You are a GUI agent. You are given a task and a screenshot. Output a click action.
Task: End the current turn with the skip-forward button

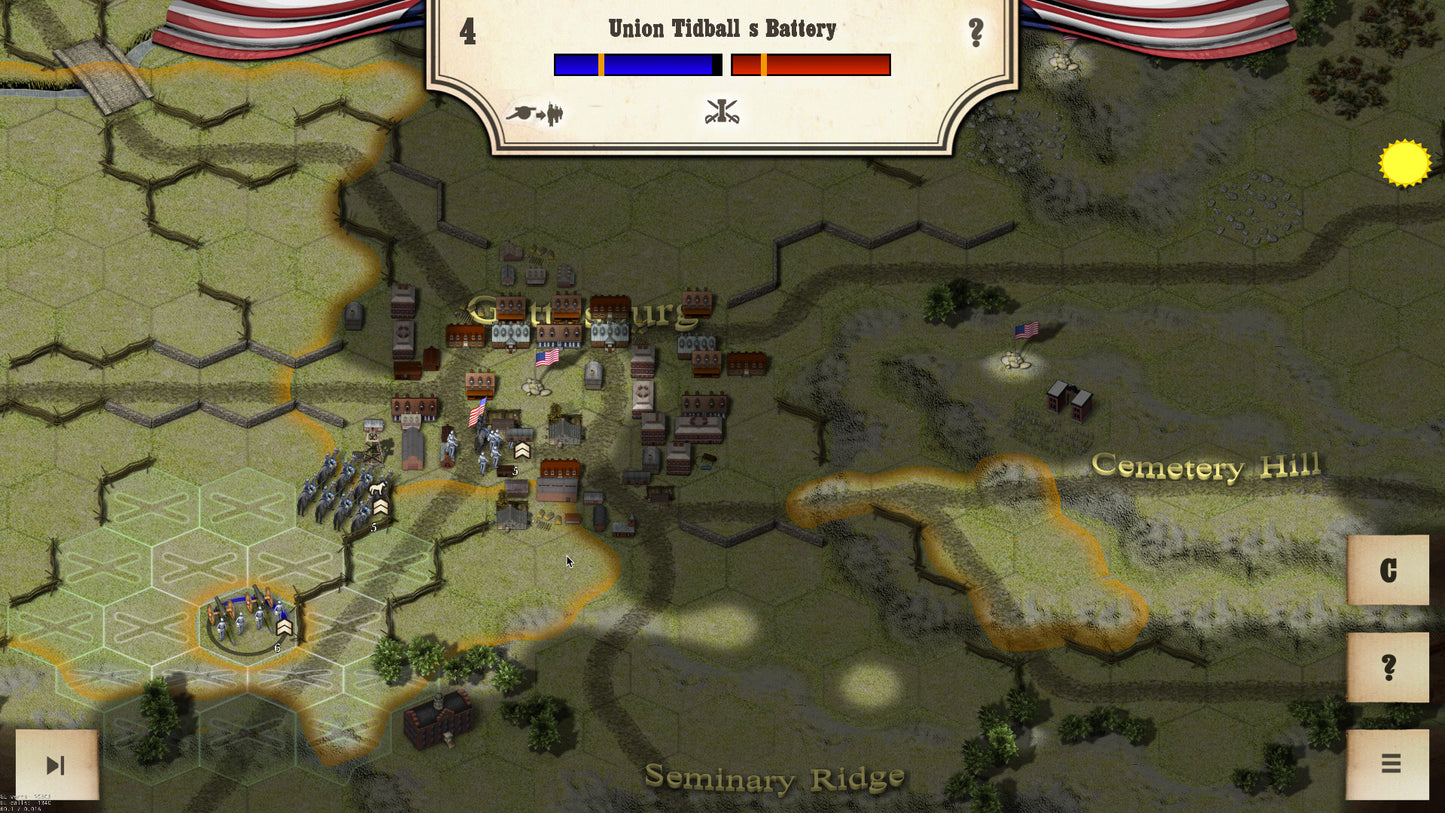tap(56, 765)
